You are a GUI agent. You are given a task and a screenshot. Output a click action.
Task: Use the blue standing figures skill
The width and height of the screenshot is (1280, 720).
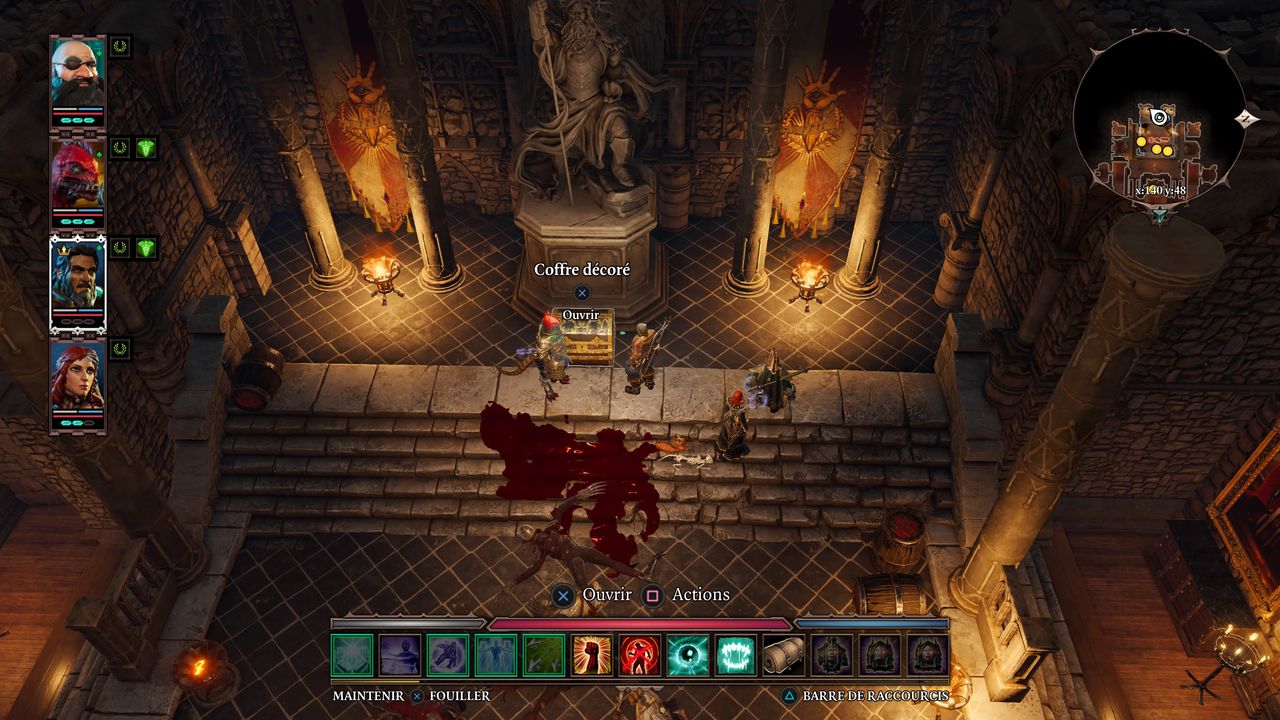(496, 655)
